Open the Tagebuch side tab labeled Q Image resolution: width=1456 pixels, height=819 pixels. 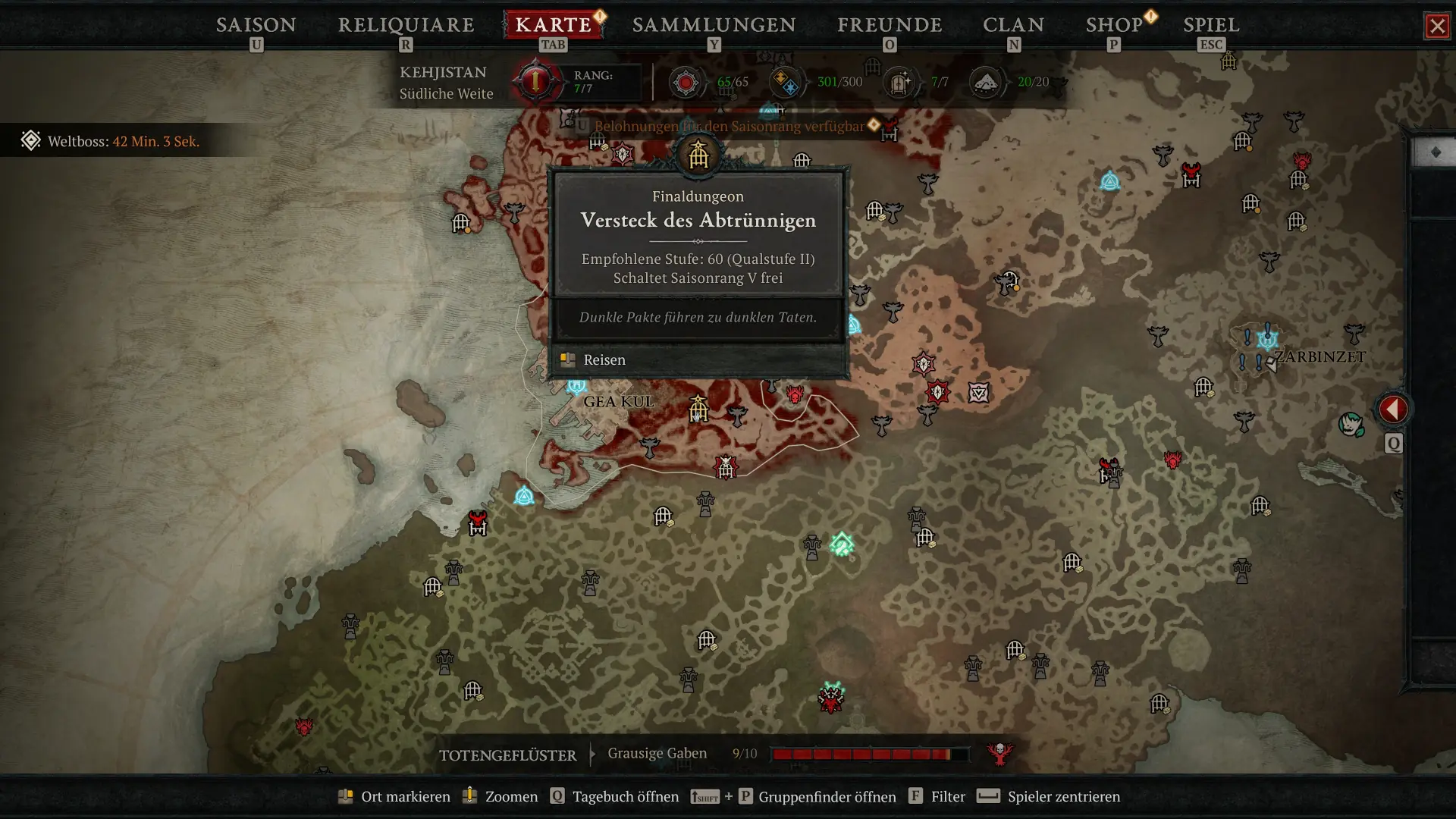click(1393, 444)
